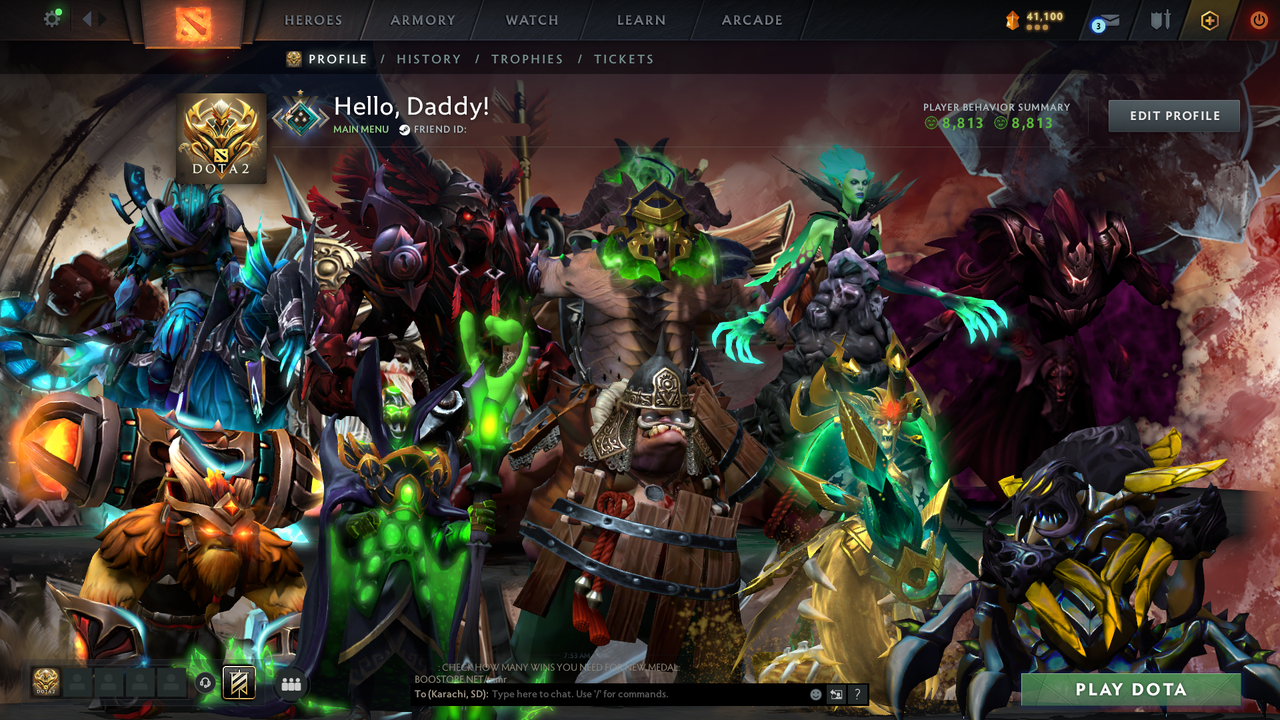The height and width of the screenshot is (720, 1280).
Task: Open the Armory shield-and-sword icon
Action: click(x=1160, y=20)
